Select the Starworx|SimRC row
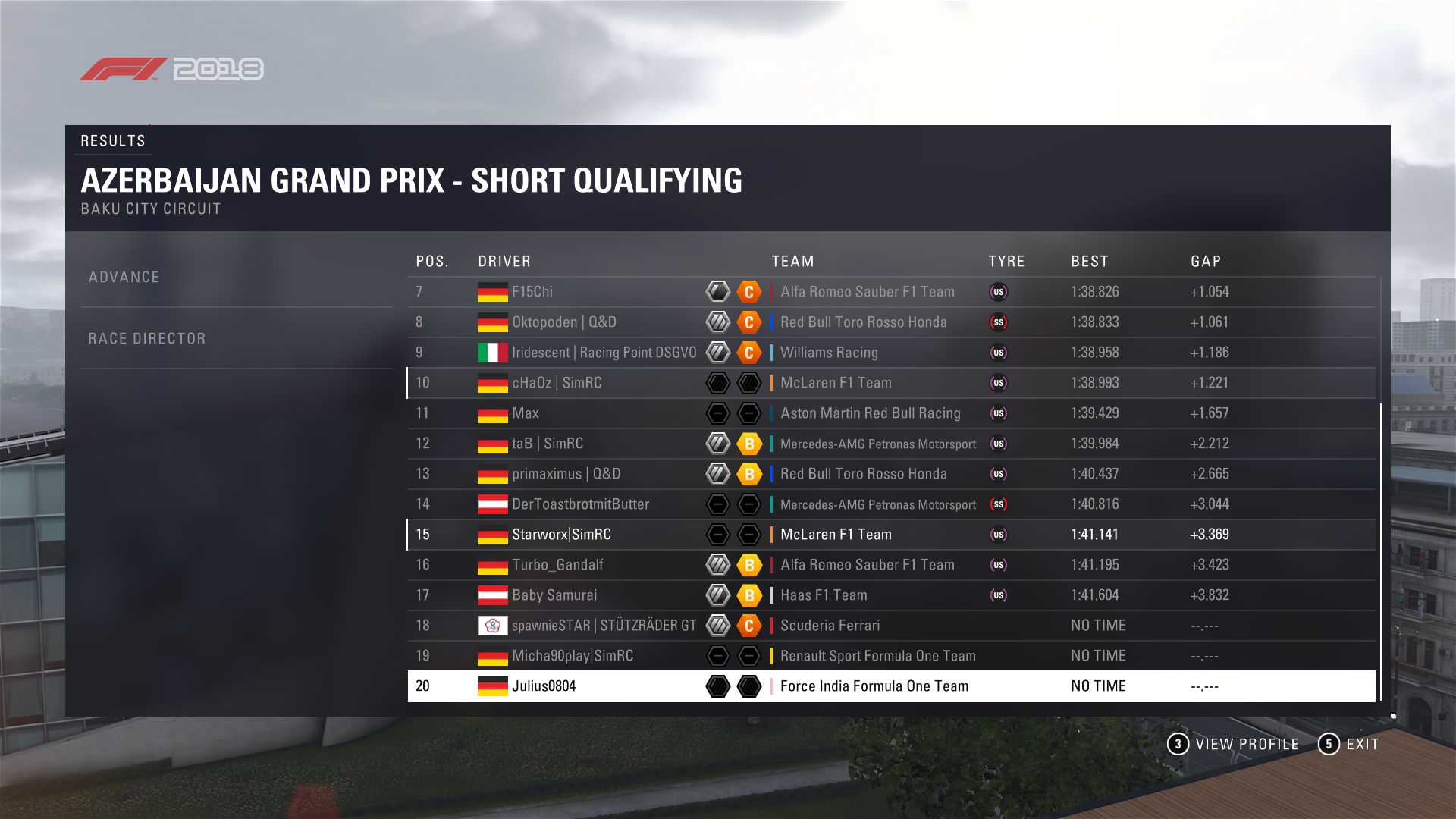The height and width of the screenshot is (819, 1456). click(x=561, y=535)
